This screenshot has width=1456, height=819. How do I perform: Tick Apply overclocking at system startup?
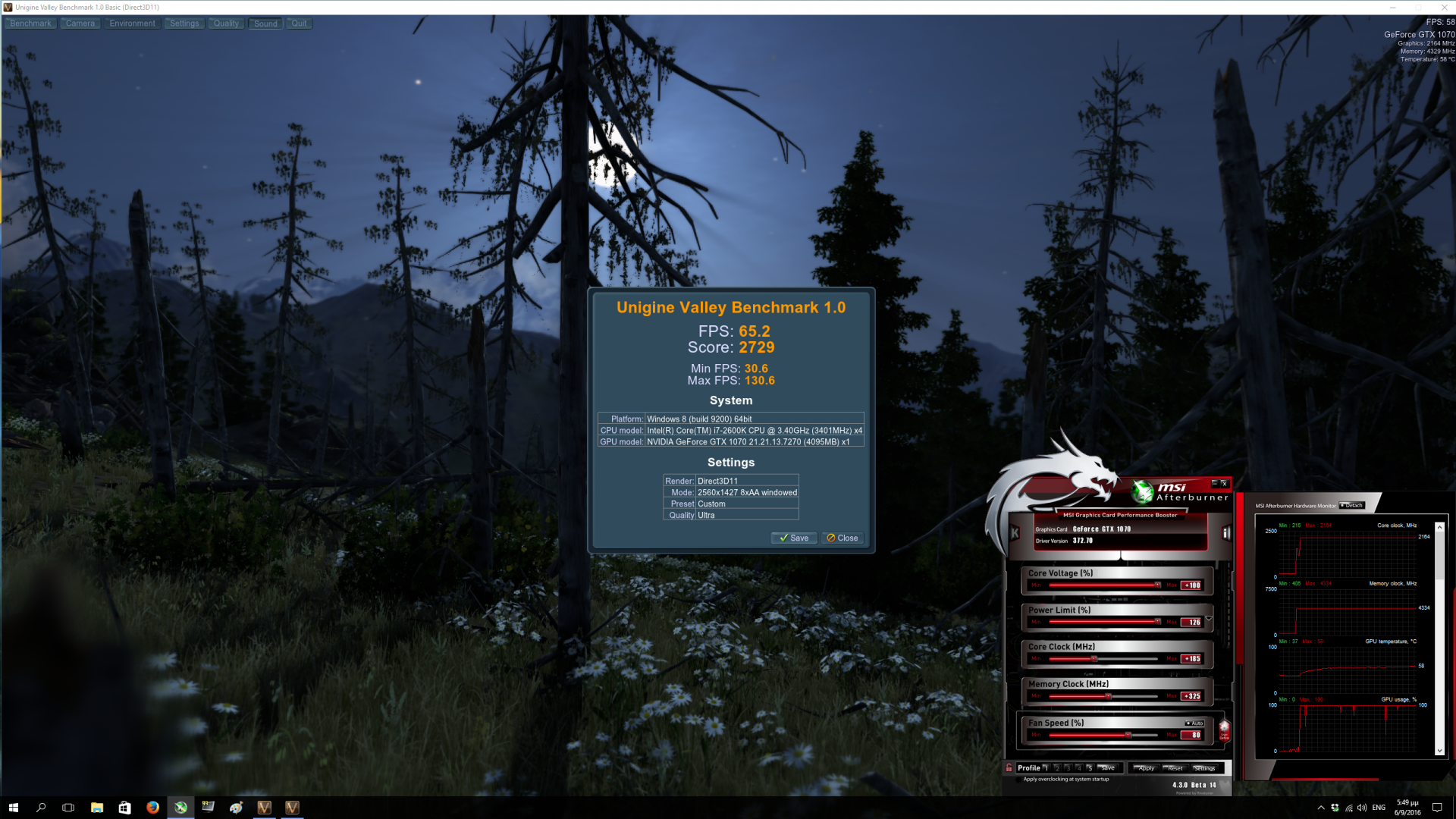point(1018,780)
